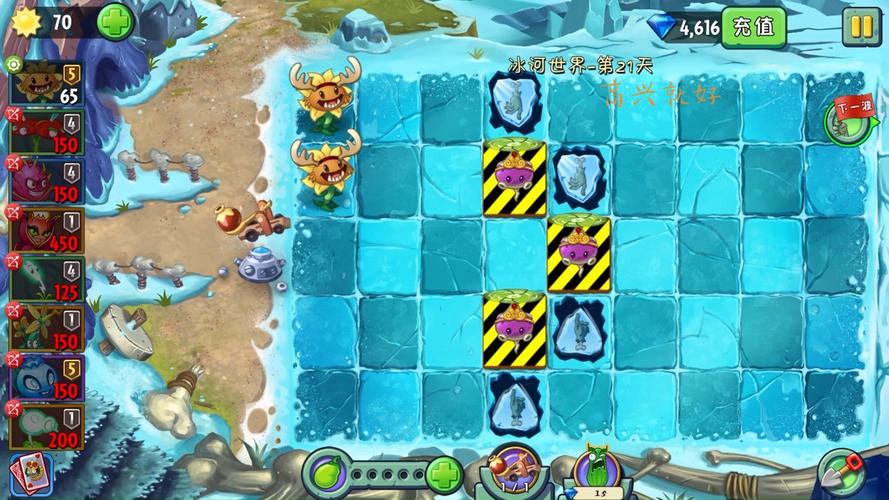Add more sun with the green plus

[x=116, y=21]
